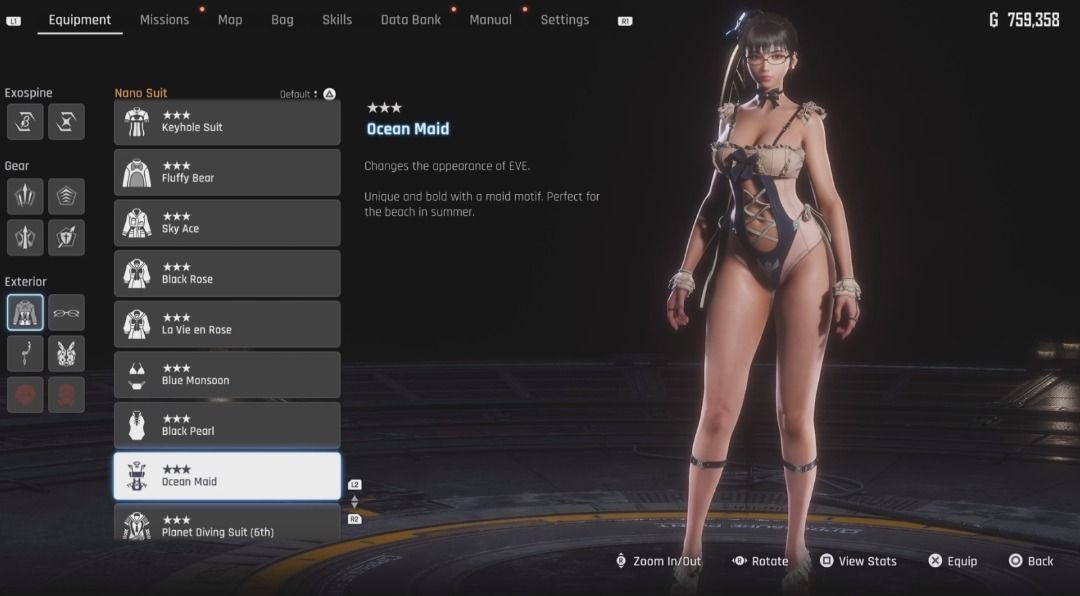Switch to the Settings tab
Image resolution: width=1080 pixels, height=596 pixels.
point(564,20)
